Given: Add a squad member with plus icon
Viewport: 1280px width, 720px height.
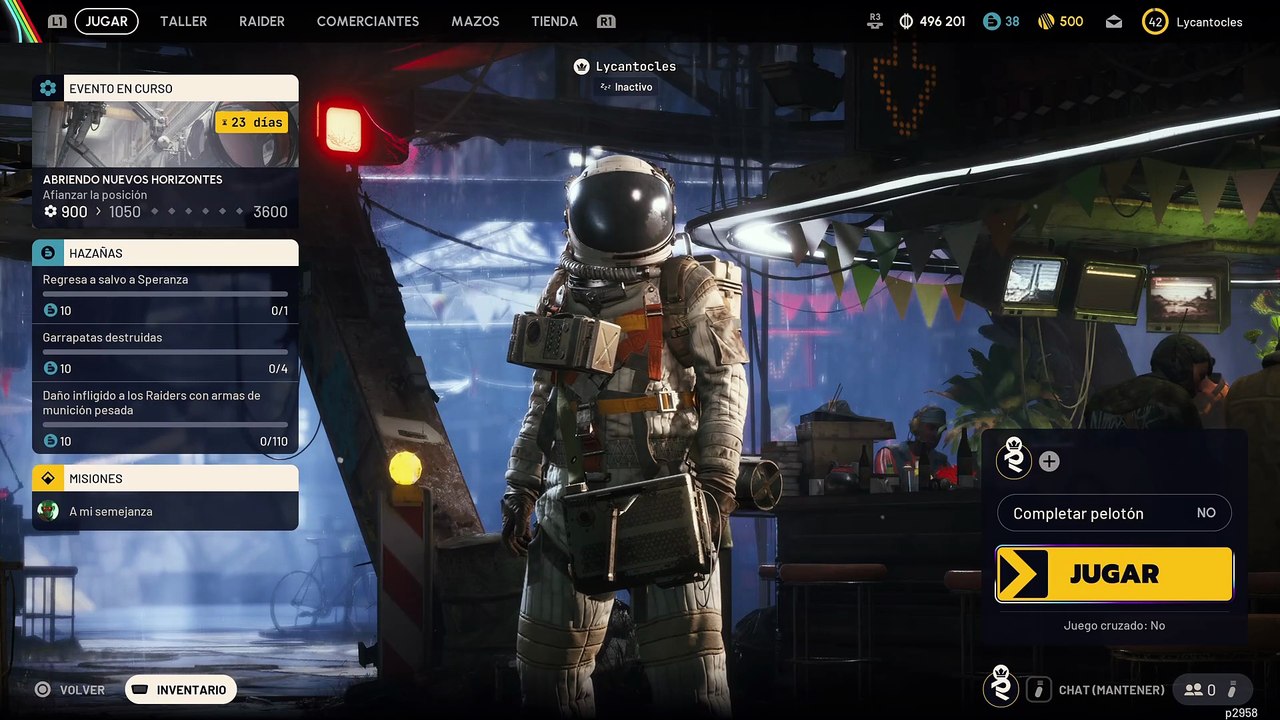Looking at the screenshot, I should point(1049,461).
